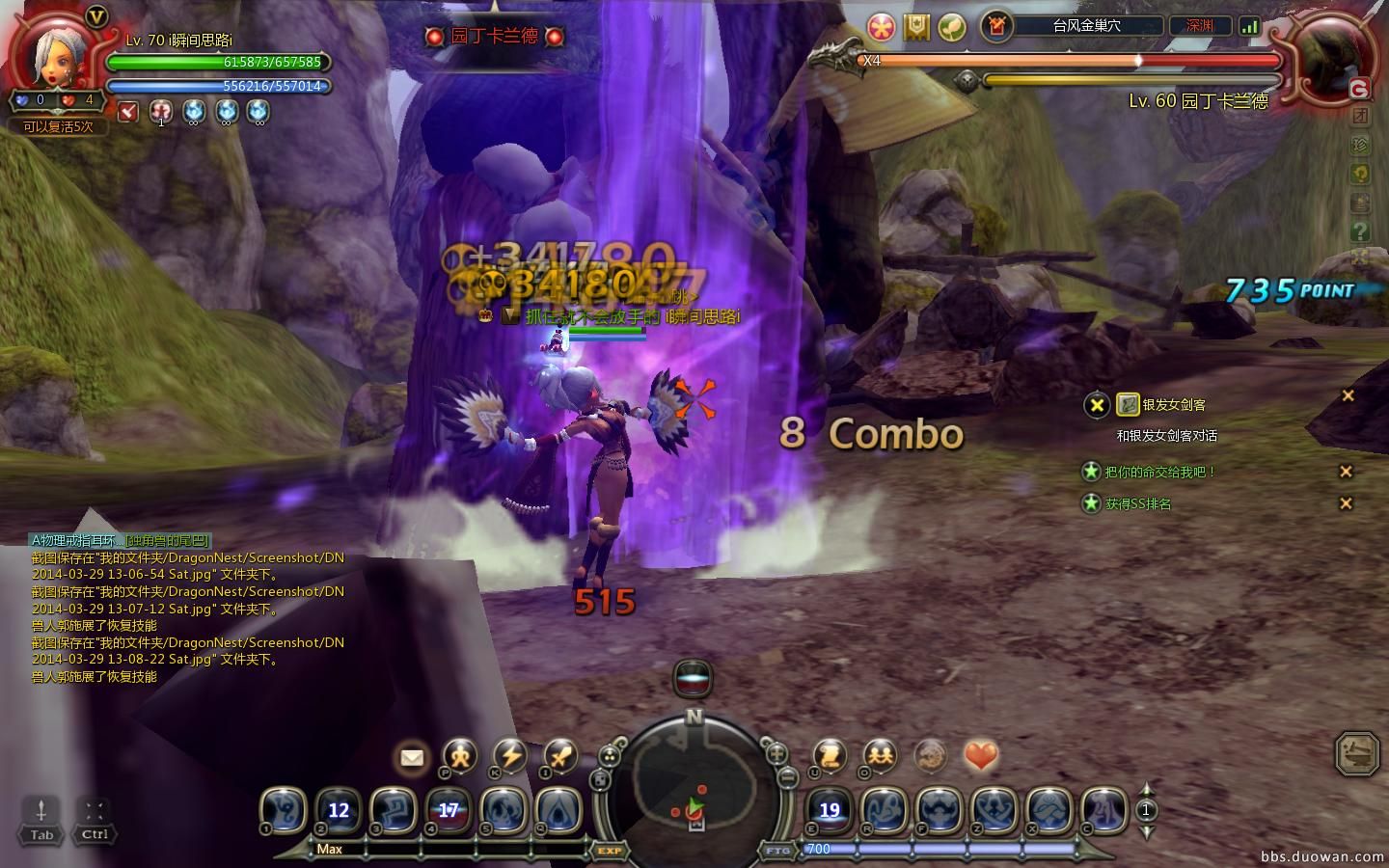Click the pink flower icon at top

(x=881, y=27)
